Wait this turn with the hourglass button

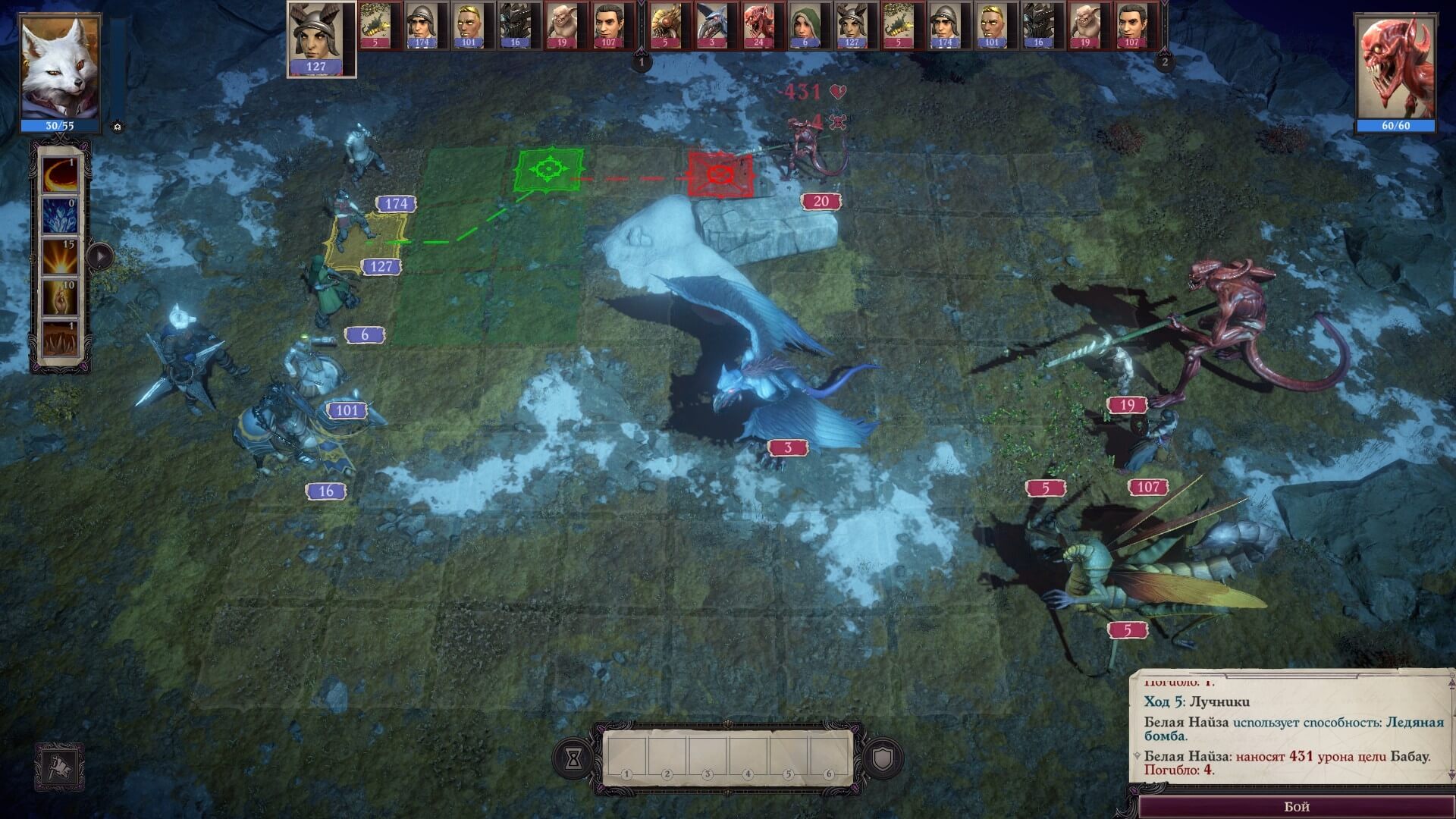coord(573,758)
